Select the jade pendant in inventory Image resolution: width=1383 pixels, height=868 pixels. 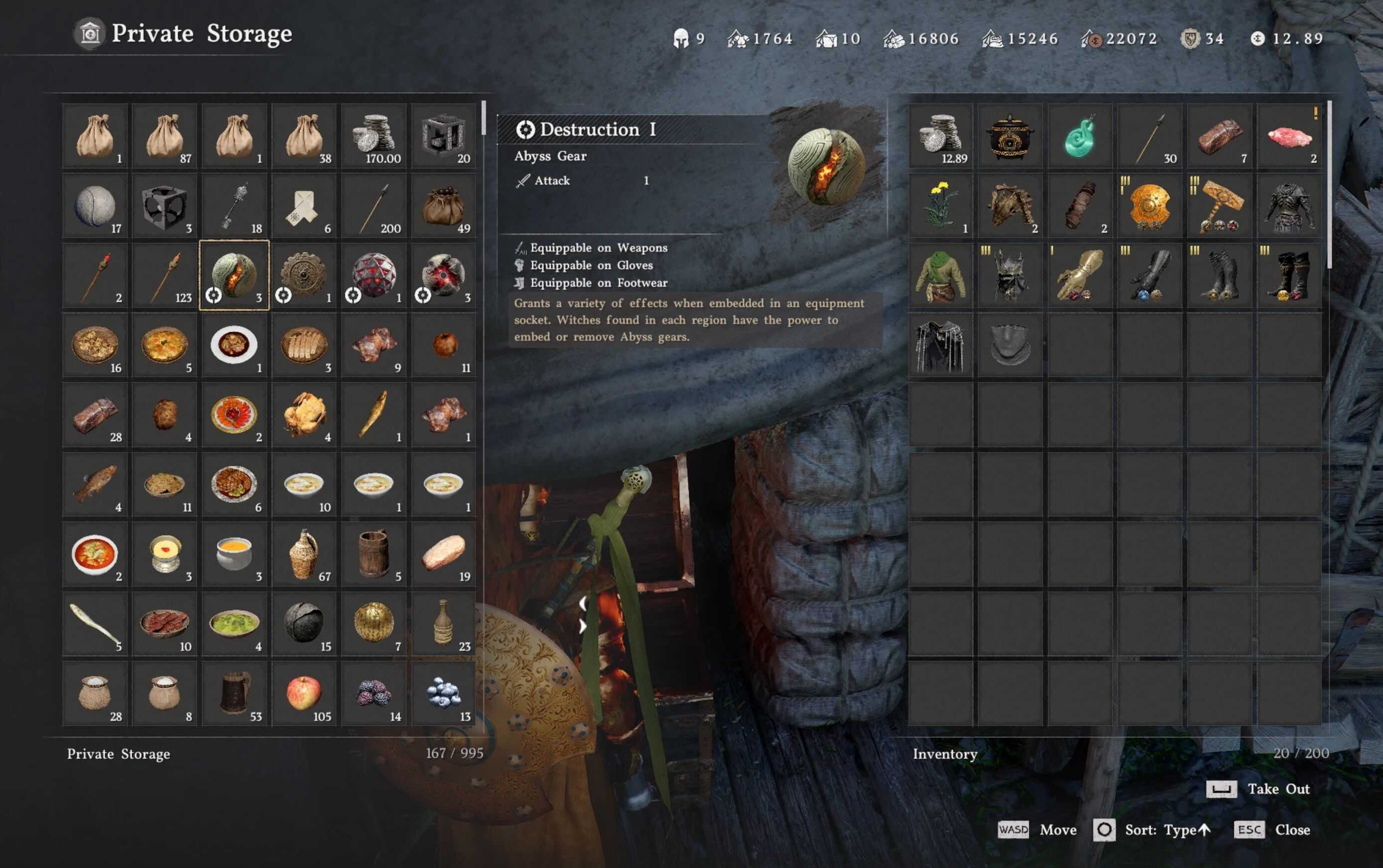1080,136
